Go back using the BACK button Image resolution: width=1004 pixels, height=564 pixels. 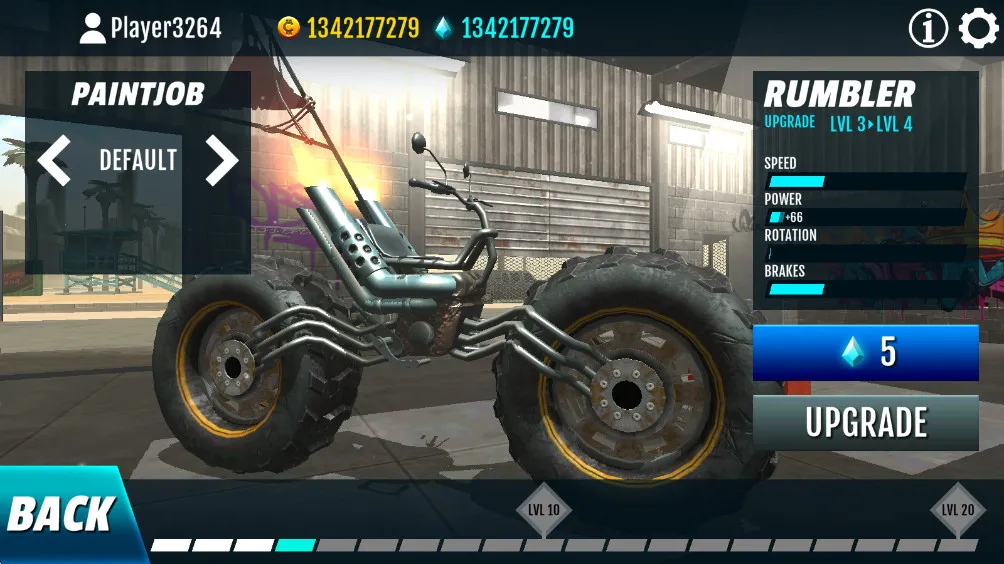point(60,515)
